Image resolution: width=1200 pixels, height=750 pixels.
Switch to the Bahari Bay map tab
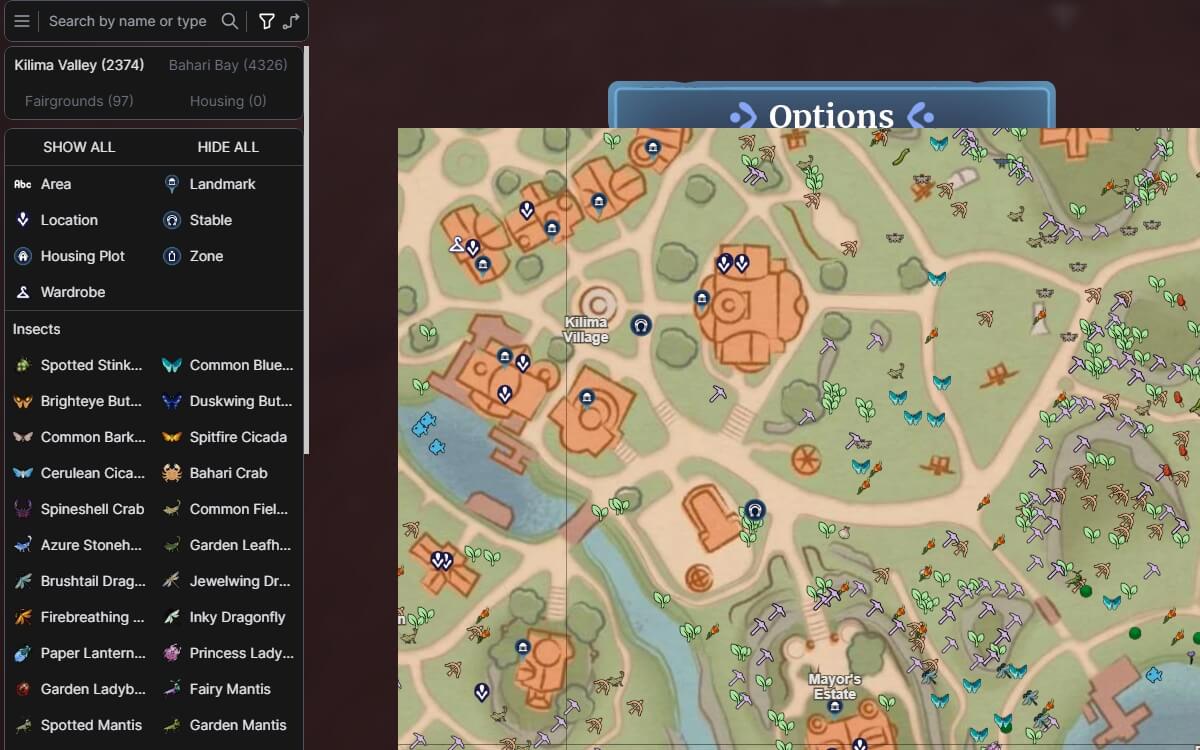[x=228, y=65]
